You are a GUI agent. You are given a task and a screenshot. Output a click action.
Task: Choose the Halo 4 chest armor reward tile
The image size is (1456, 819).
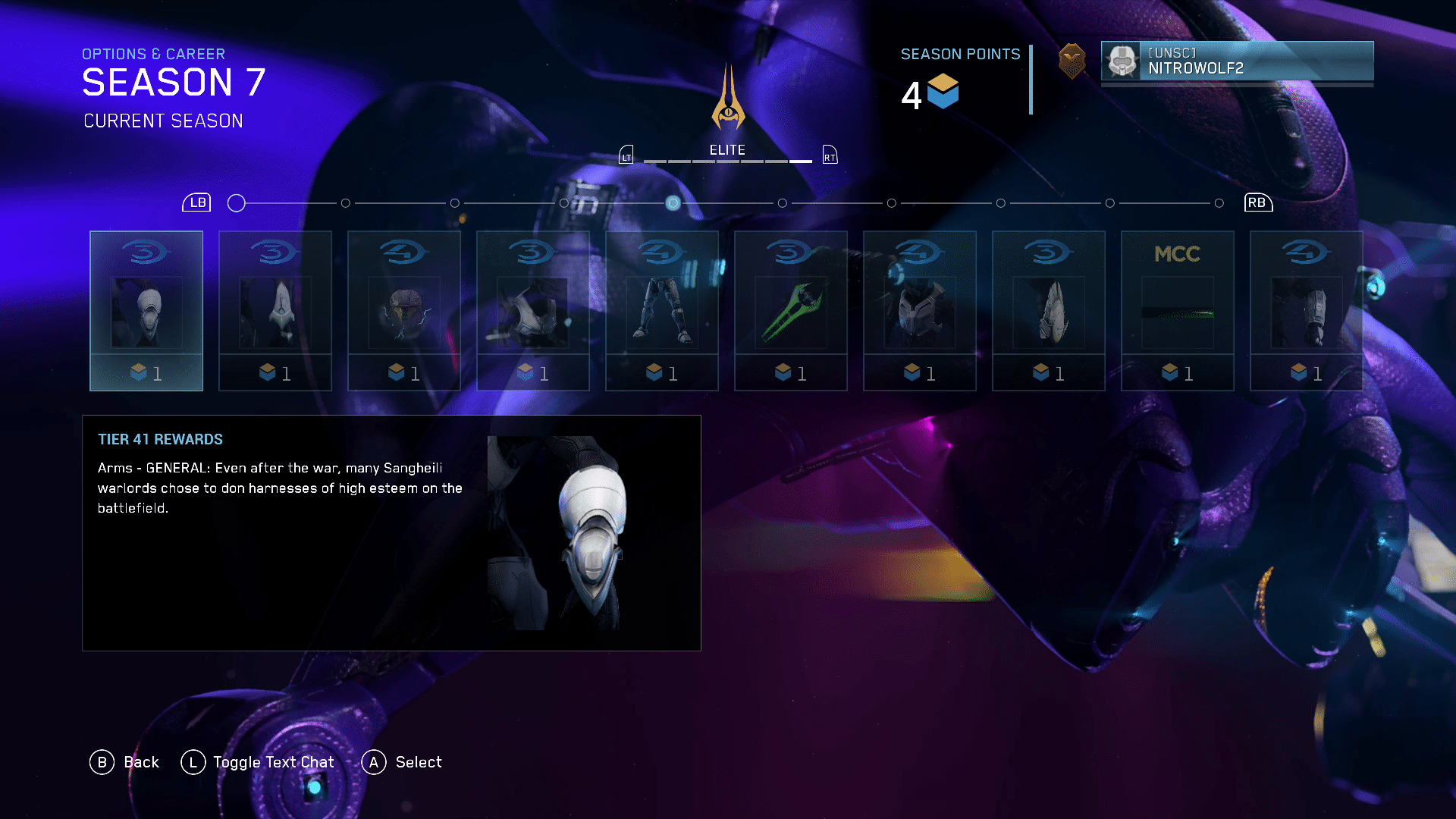point(920,311)
